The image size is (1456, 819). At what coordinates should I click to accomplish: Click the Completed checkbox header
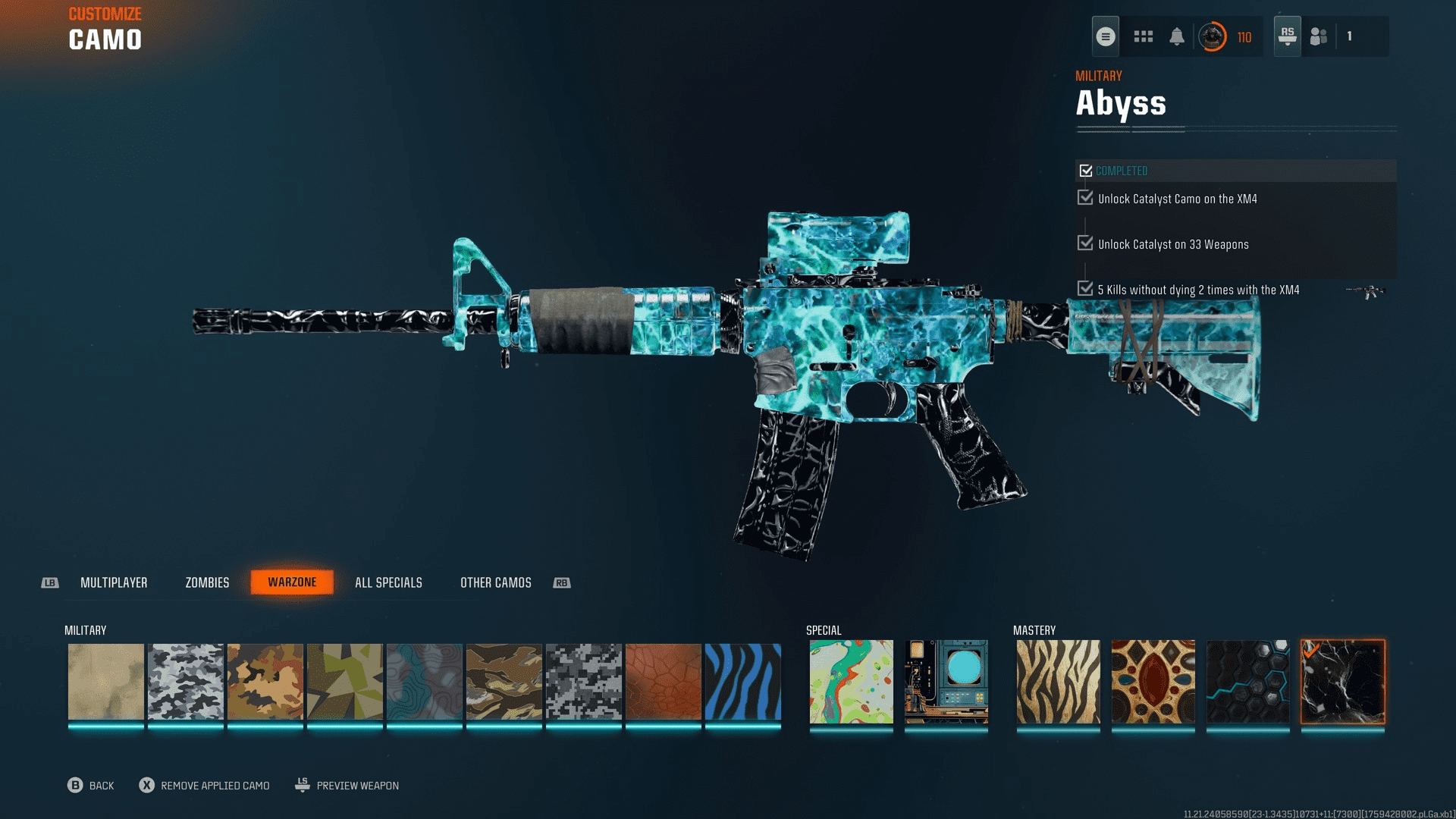1086,171
